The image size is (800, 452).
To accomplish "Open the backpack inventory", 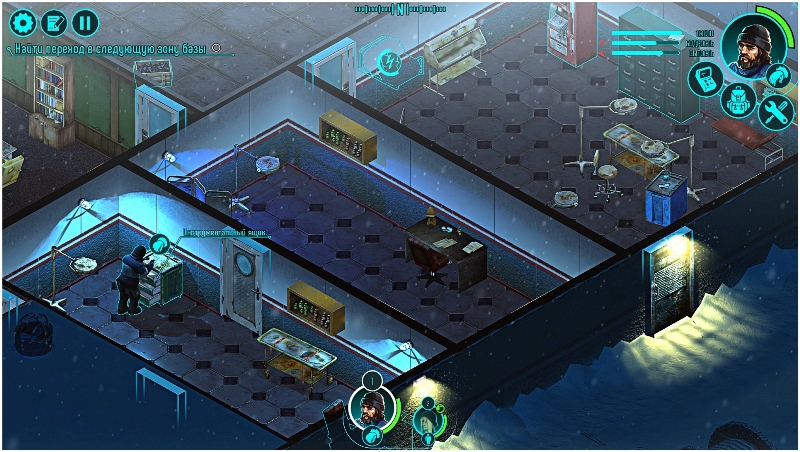I will tap(739, 99).
